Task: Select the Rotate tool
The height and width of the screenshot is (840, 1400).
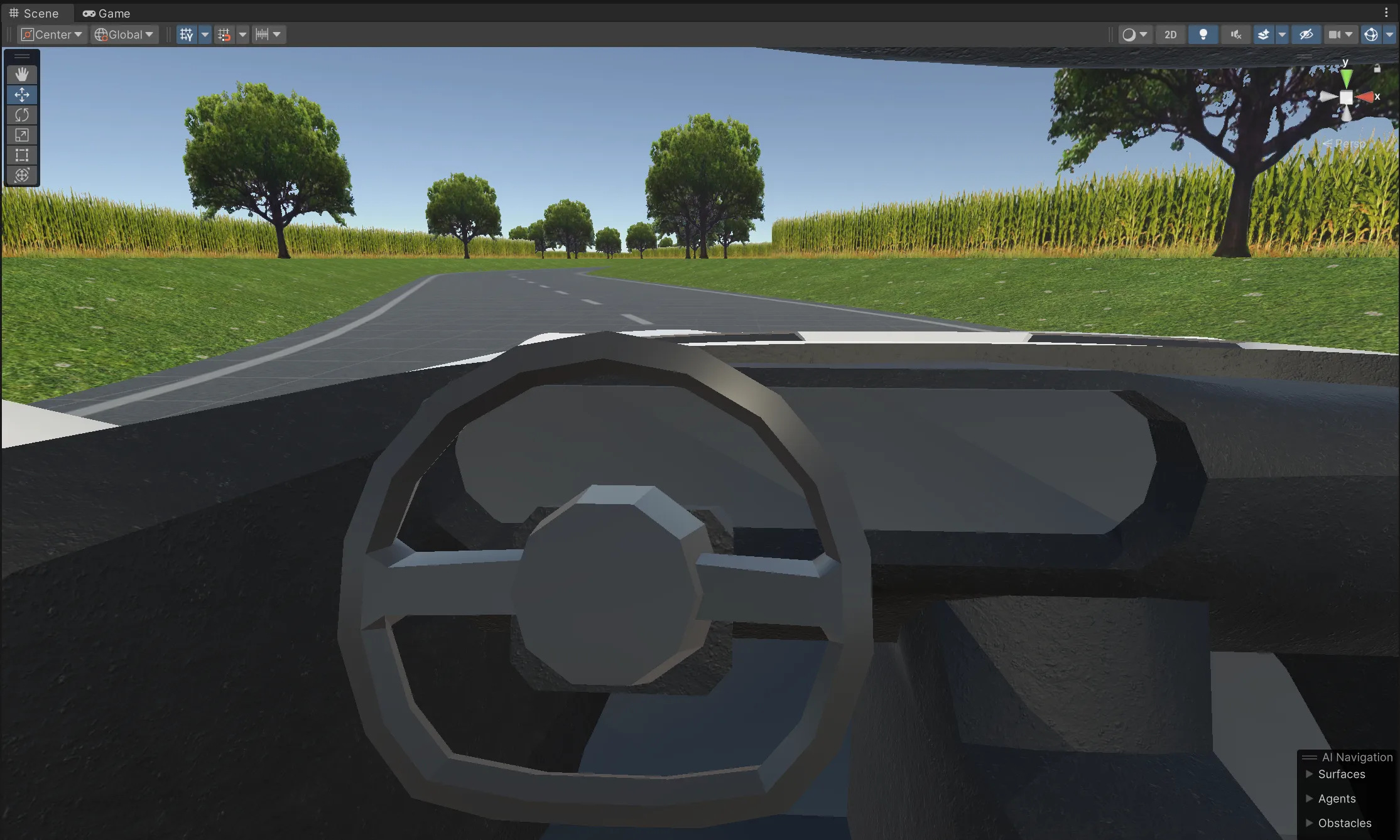Action: (22, 115)
